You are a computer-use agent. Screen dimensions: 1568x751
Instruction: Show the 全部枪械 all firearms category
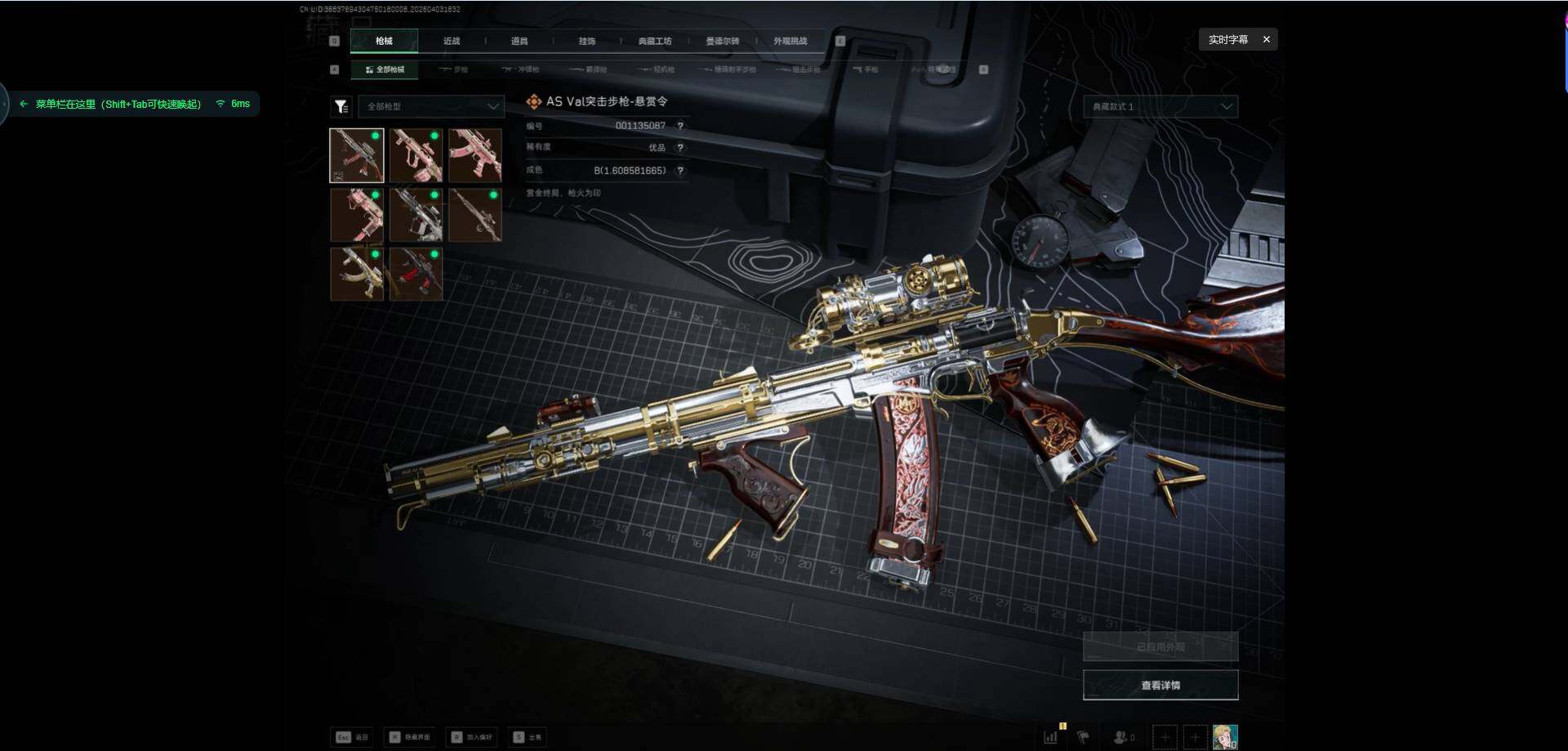click(x=385, y=69)
